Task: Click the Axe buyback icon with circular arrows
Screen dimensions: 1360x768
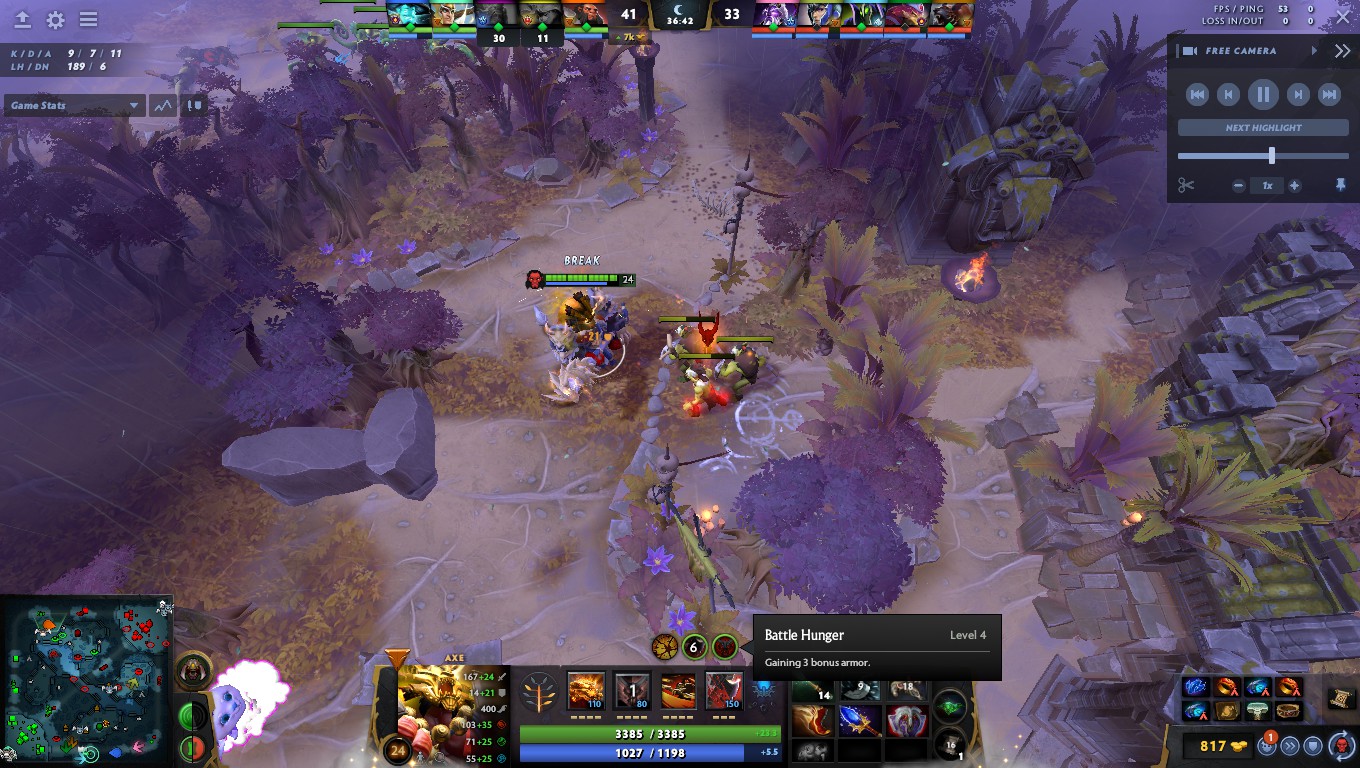Action: (1340, 746)
